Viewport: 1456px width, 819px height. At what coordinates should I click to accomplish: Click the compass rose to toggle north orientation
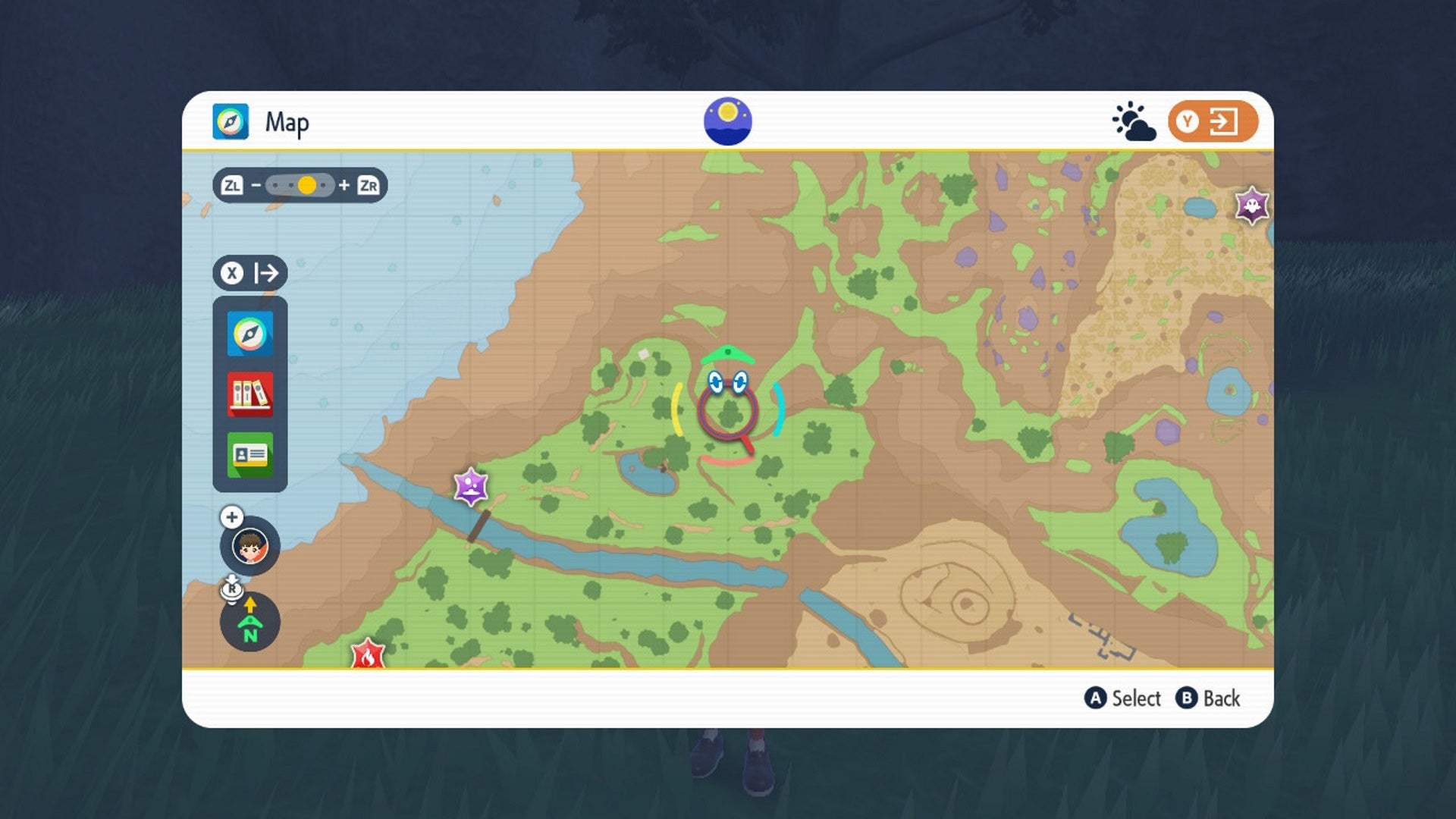[x=250, y=623]
